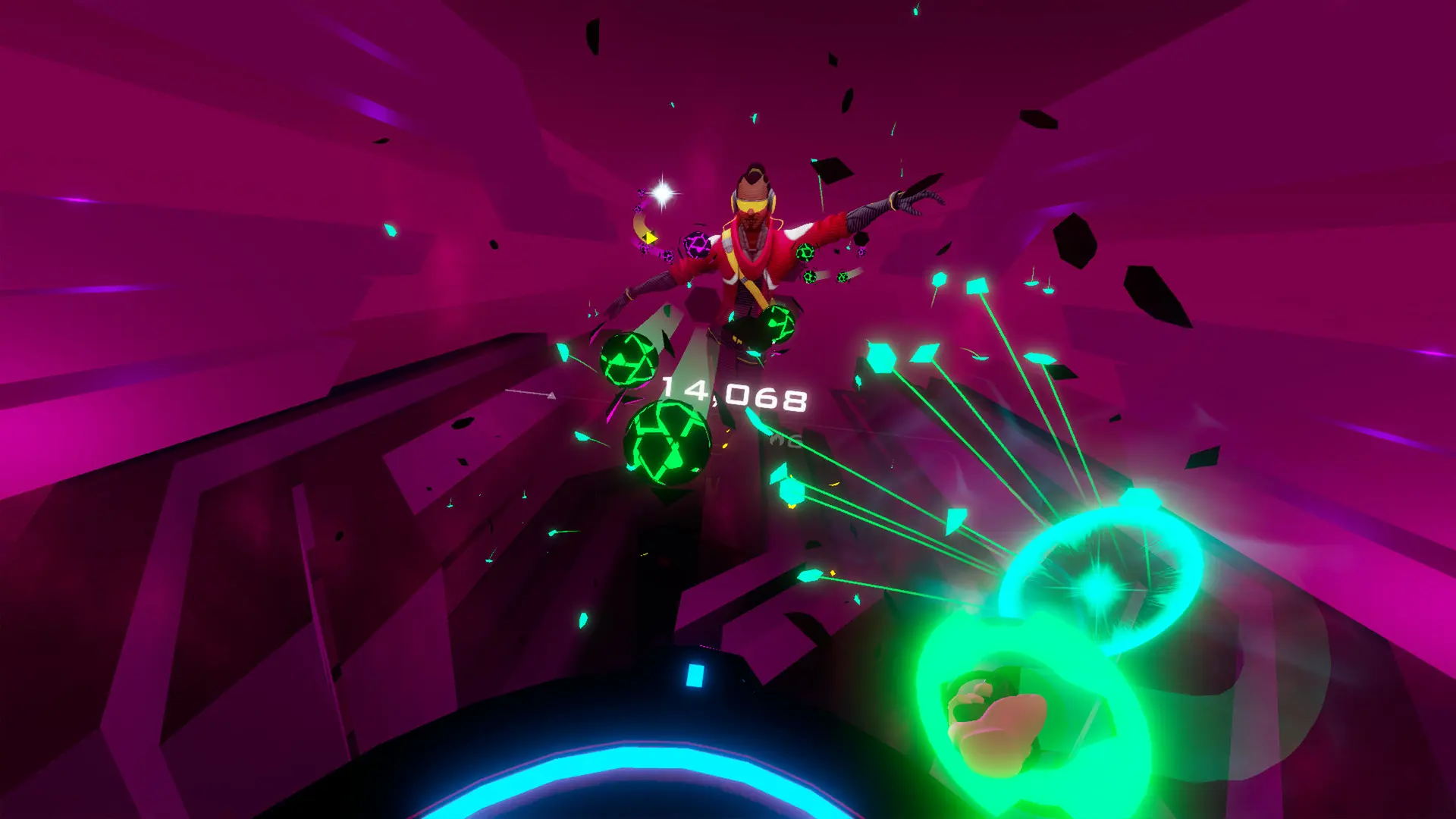Image resolution: width=1456 pixels, height=819 pixels.
Task: Open the multiplier counter under the score
Action: [795, 443]
